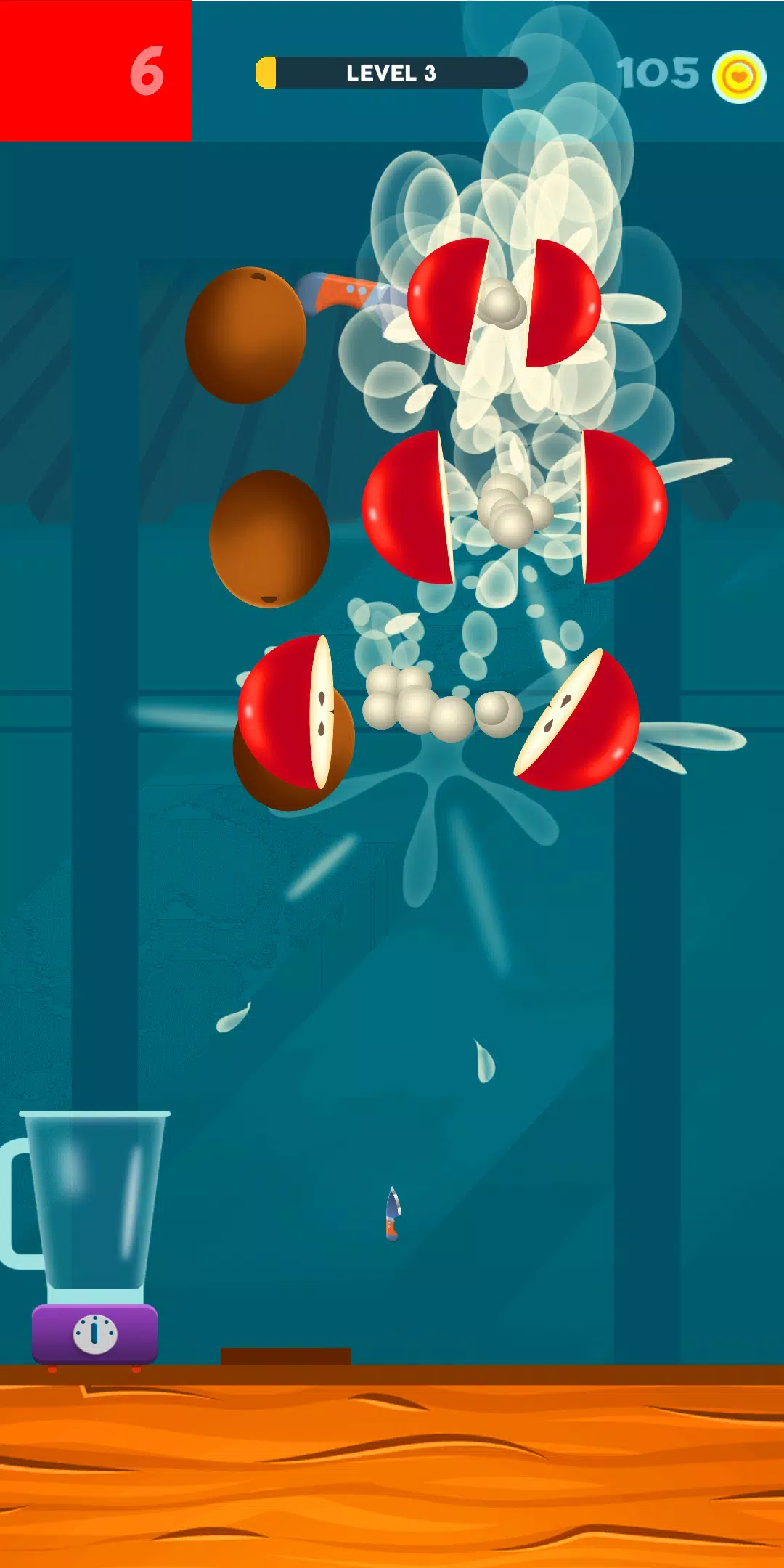Tap the gold heart coin icon
The height and width of the screenshot is (1568, 784).
[x=739, y=76]
